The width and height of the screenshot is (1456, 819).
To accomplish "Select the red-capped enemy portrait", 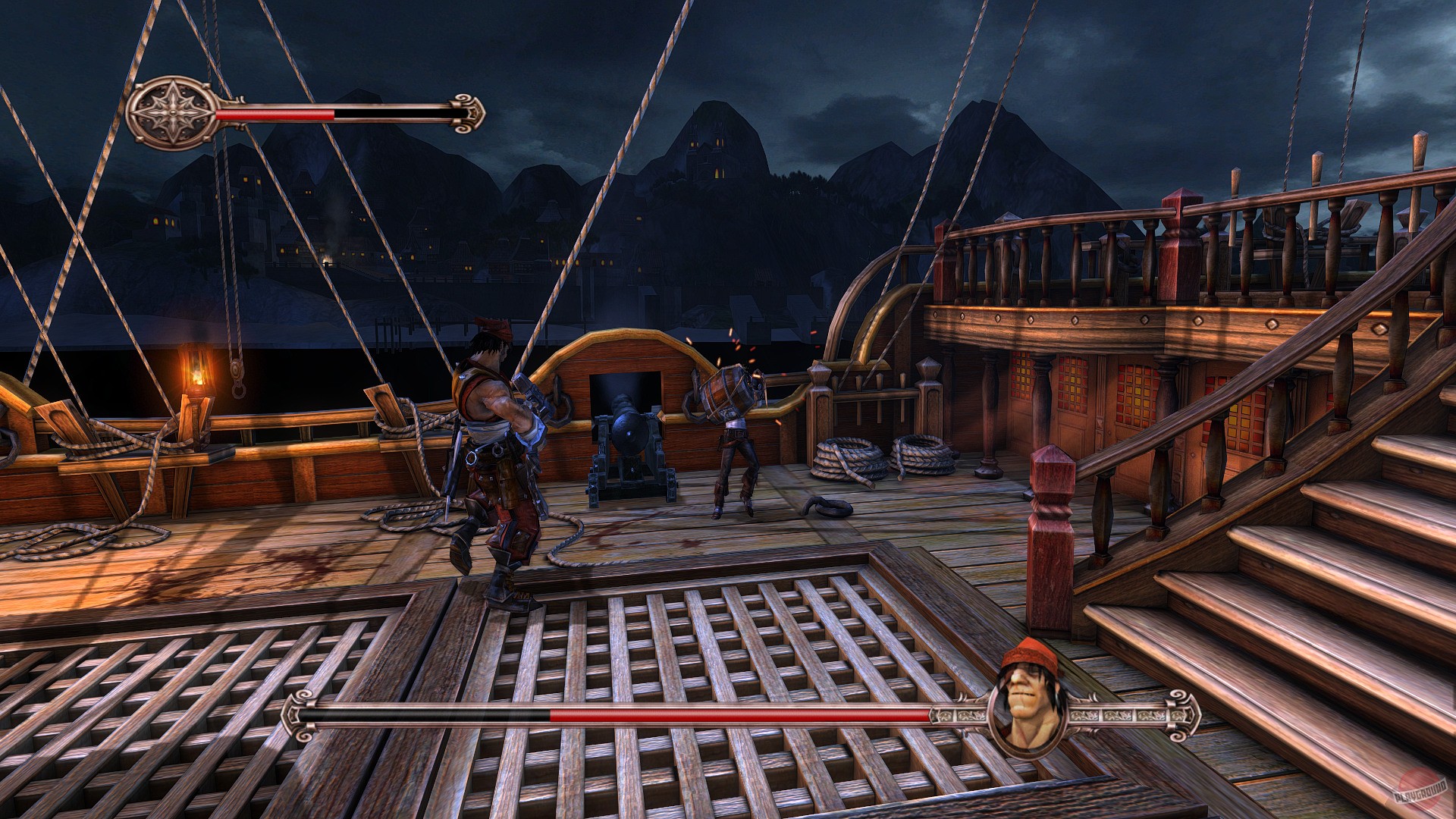I will pos(1028,701).
